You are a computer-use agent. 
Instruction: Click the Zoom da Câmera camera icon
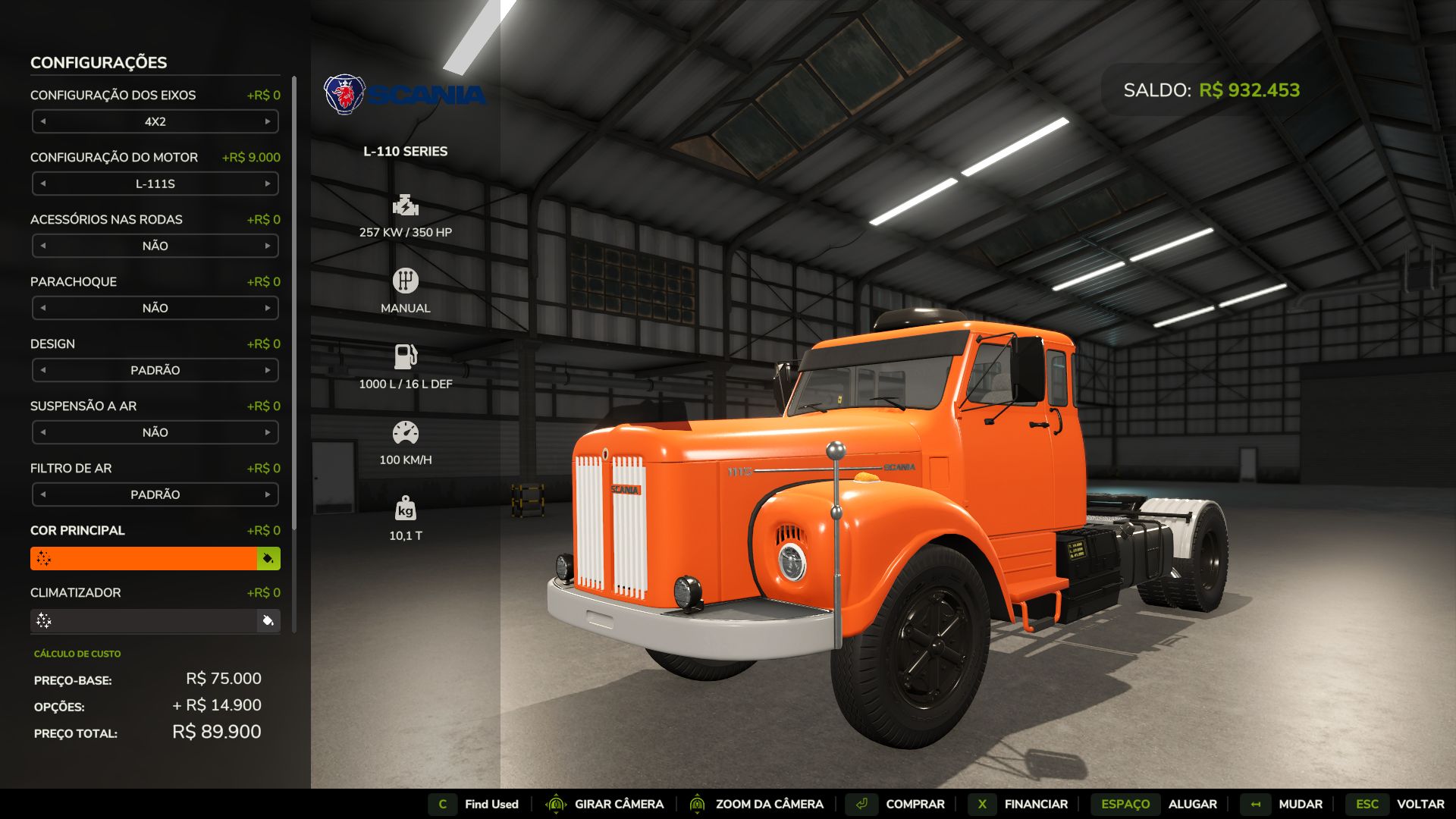(698, 804)
